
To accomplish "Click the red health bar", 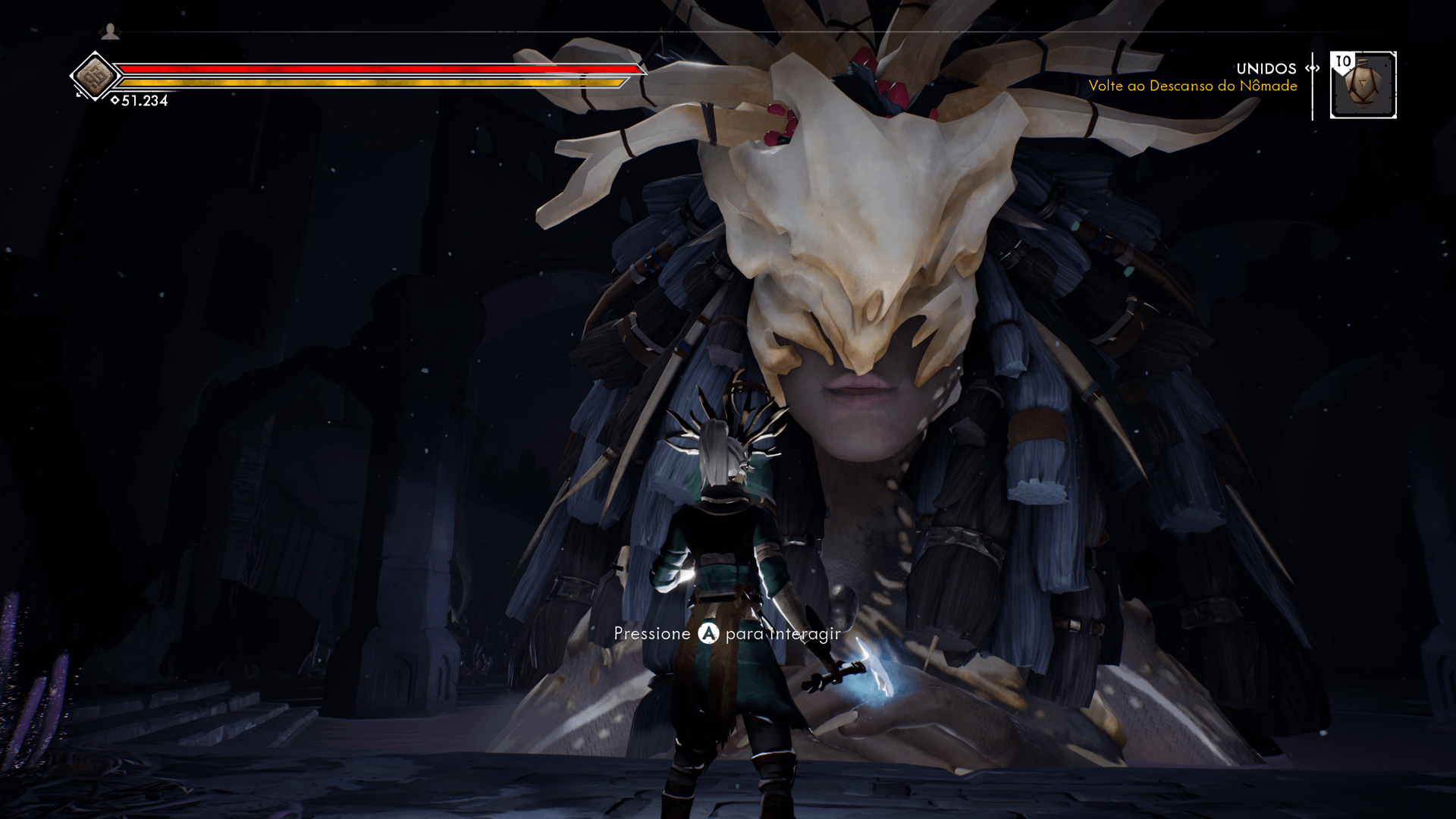I will [379, 68].
